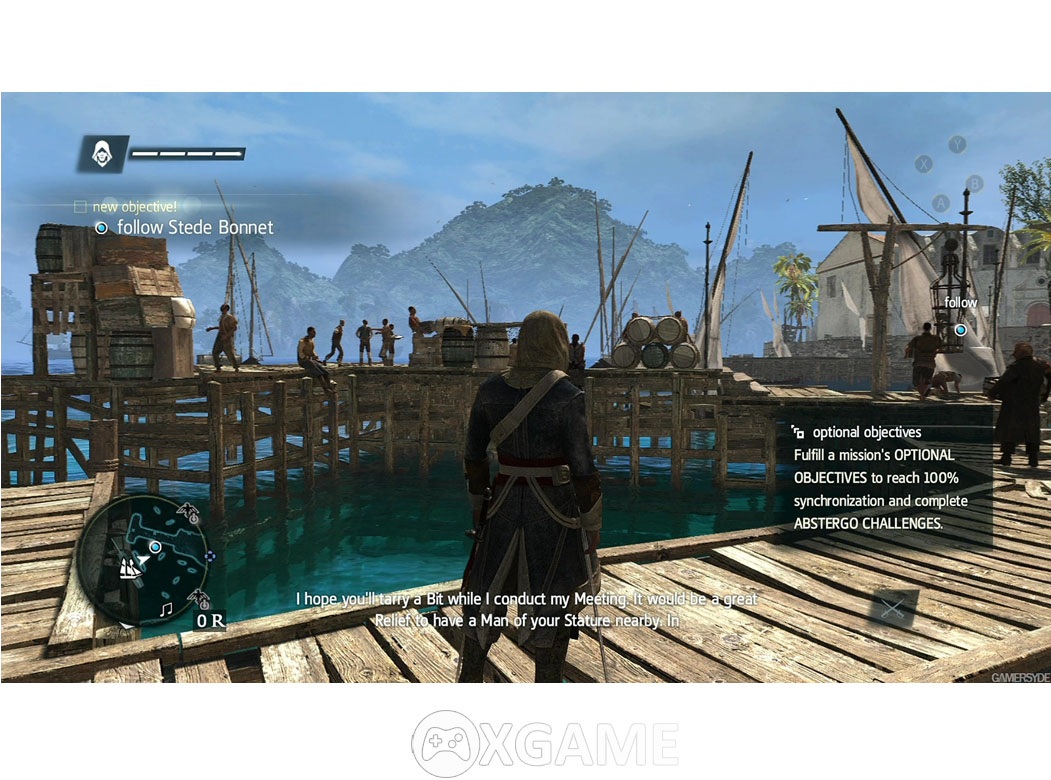This screenshot has width=1051, height=780.
Task: Click the blue objective dot on the minimap
Action: pyautogui.click(x=155, y=547)
